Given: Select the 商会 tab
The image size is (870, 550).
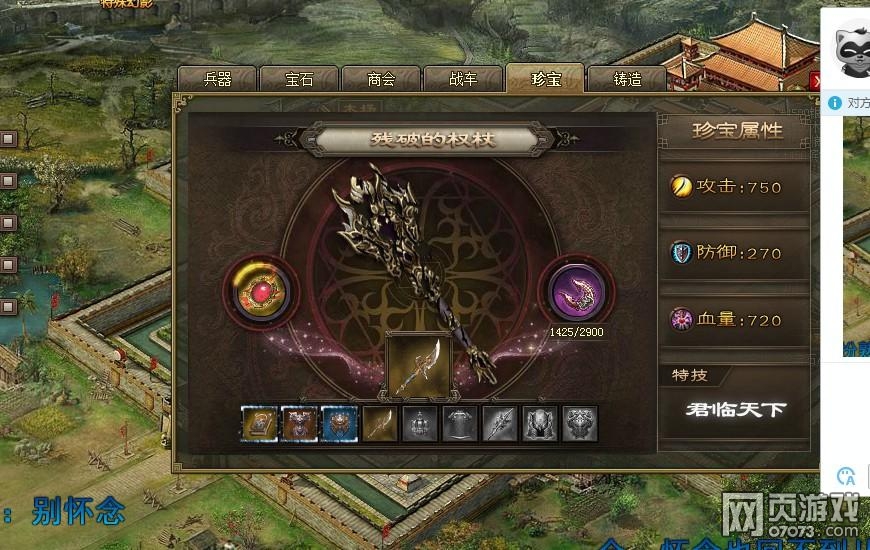Looking at the screenshot, I should click(381, 80).
